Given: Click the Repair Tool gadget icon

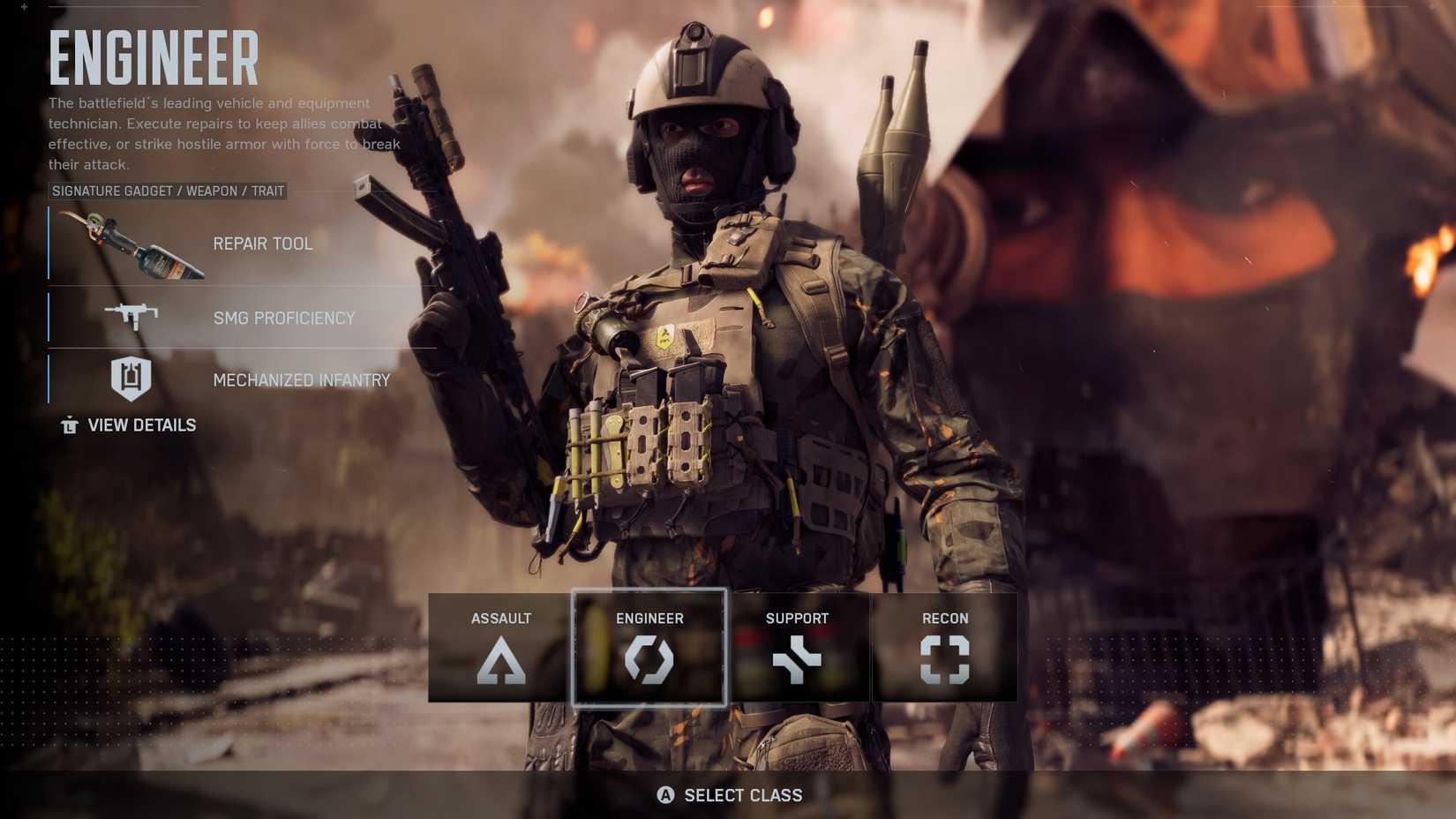Looking at the screenshot, I should (131, 244).
